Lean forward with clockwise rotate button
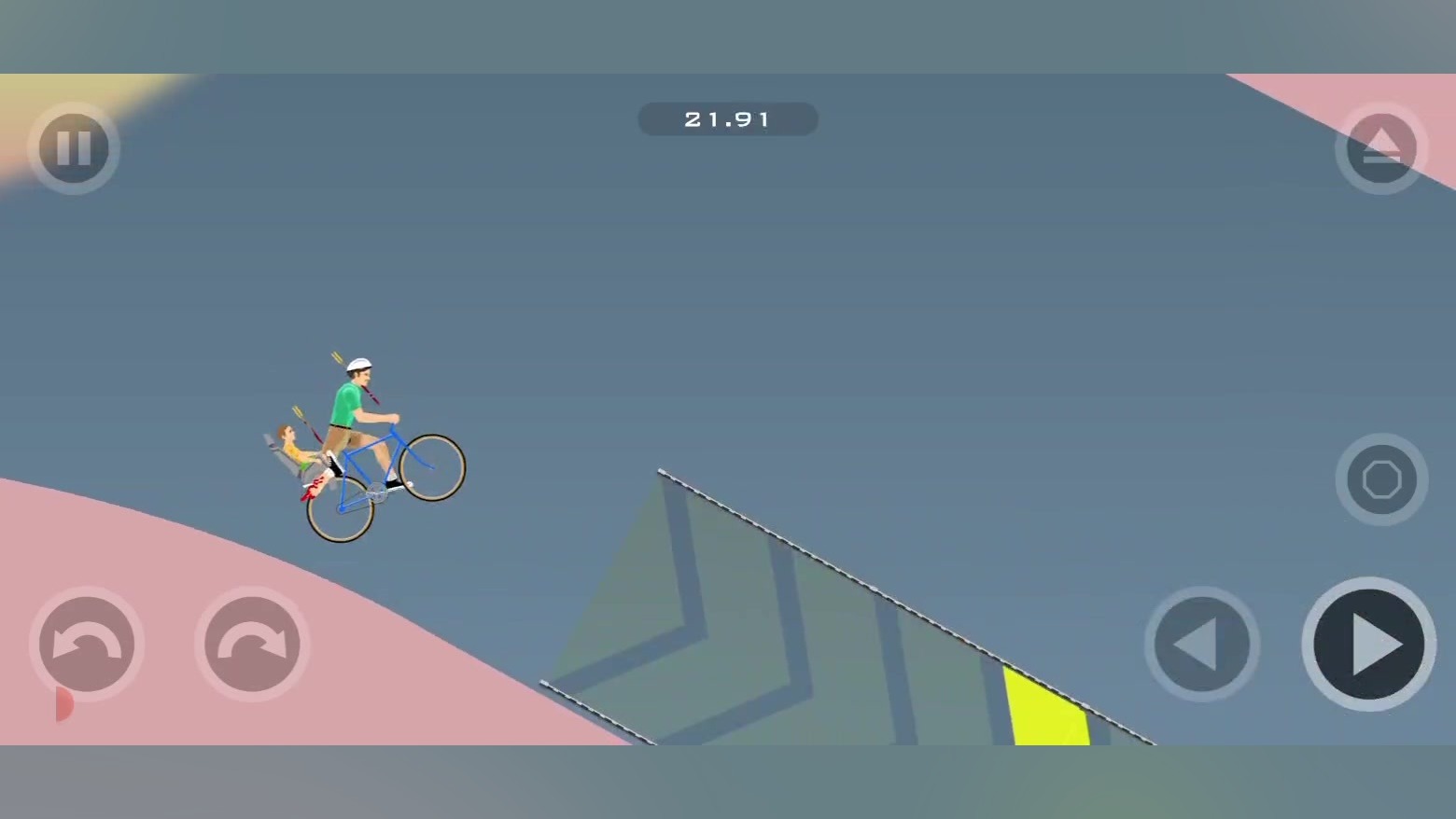This screenshot has width=1456, height=819. pos(252,644)
